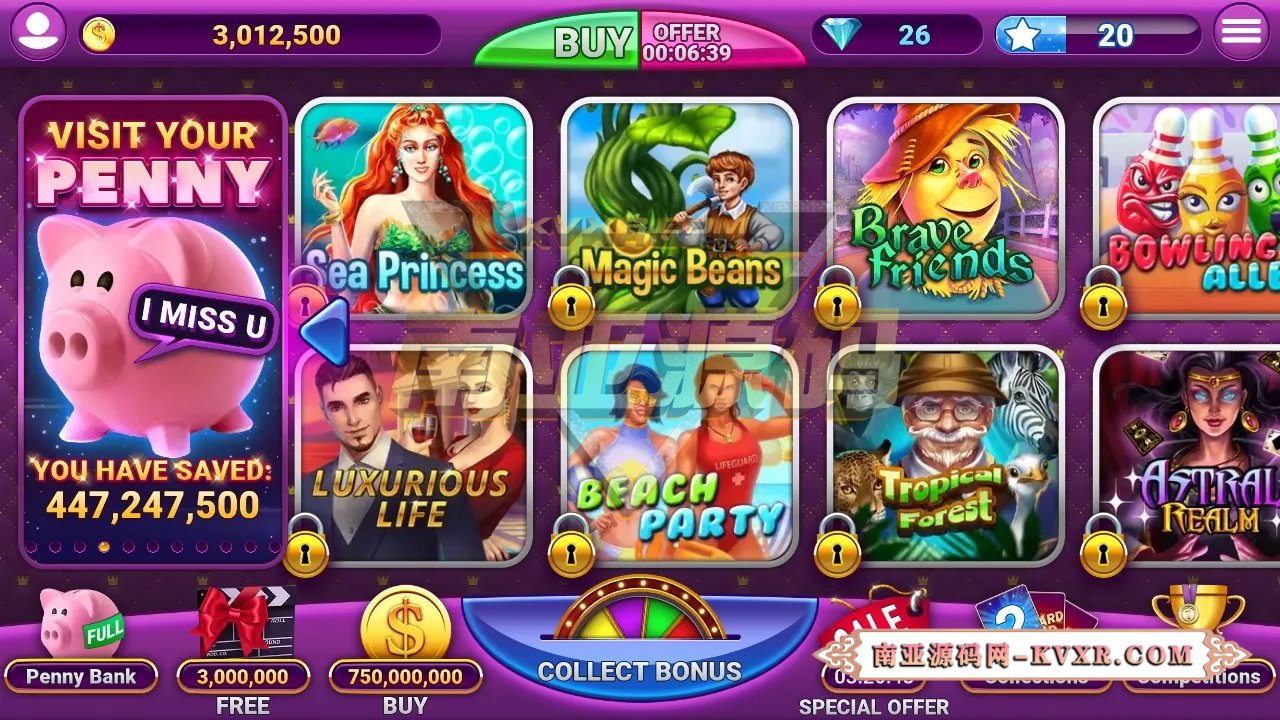Open your player profile avatar
Image resolution: width=1280 pixels, height=720 pixels.
(37, 33)
